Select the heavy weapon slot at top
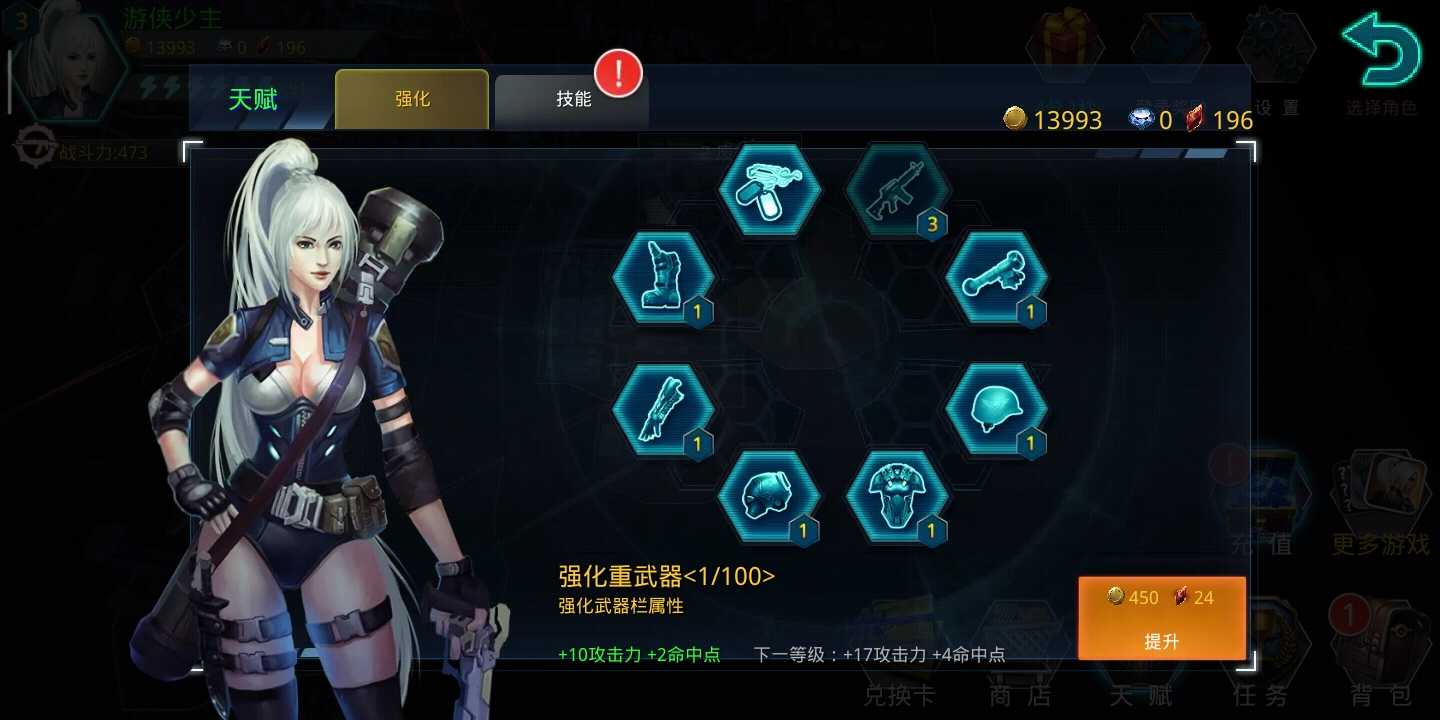The width and height of the screenshot is (1440, 720). click(x=769, y=192)
